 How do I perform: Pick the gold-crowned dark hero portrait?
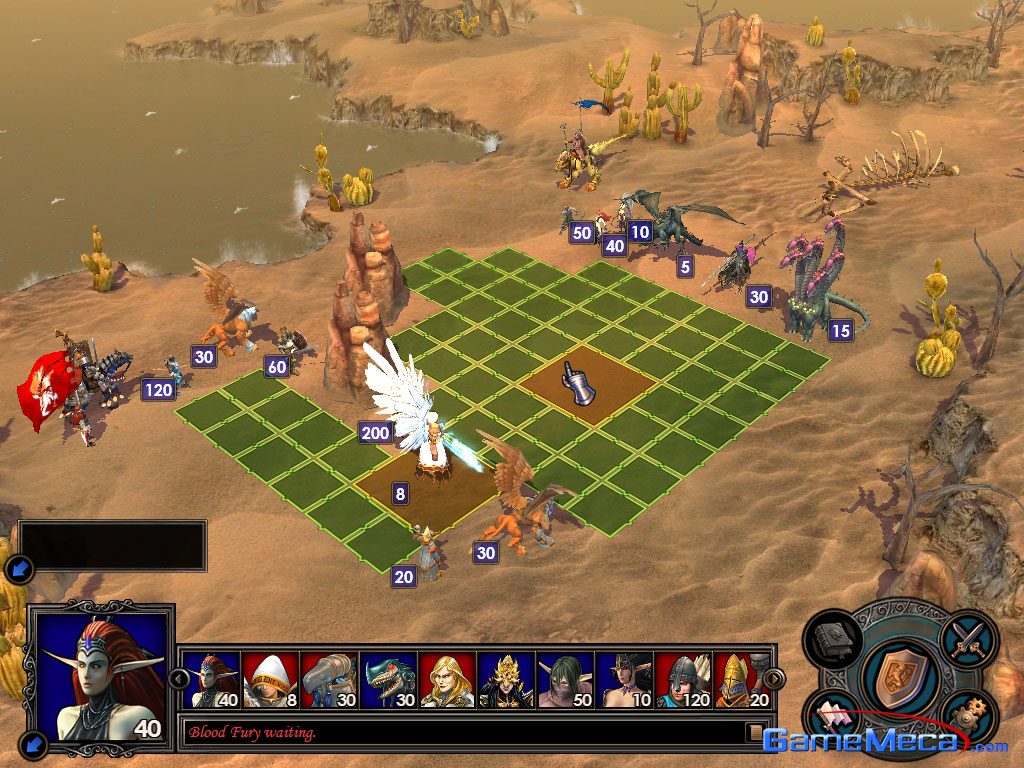pos(506,680)
